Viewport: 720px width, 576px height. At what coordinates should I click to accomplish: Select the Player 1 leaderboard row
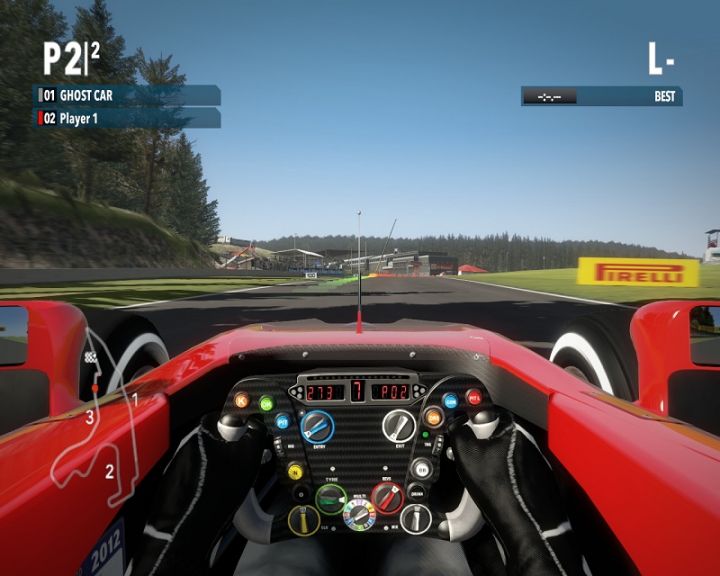127,118
